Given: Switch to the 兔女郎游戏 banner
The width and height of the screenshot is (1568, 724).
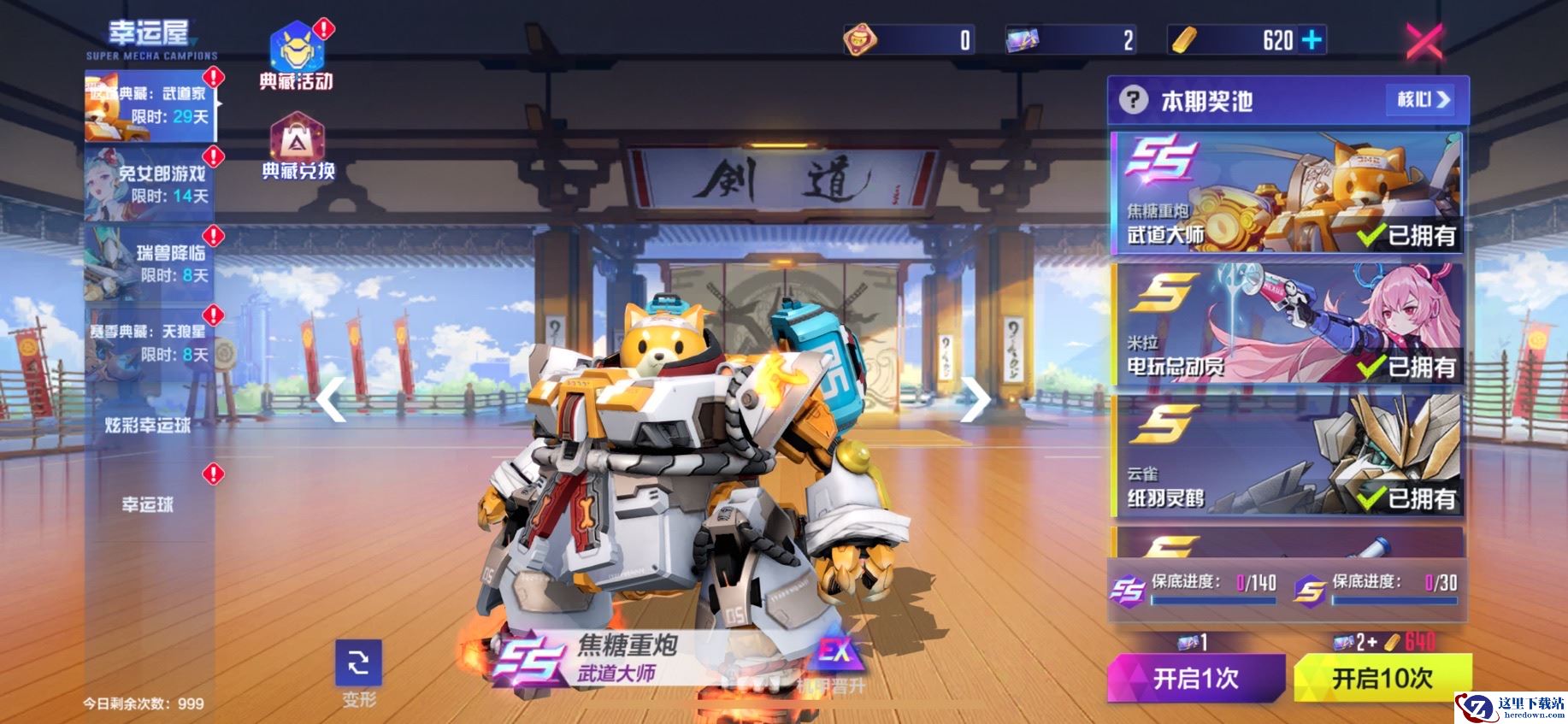Looking at the screenshot, I should coord(150,185).
